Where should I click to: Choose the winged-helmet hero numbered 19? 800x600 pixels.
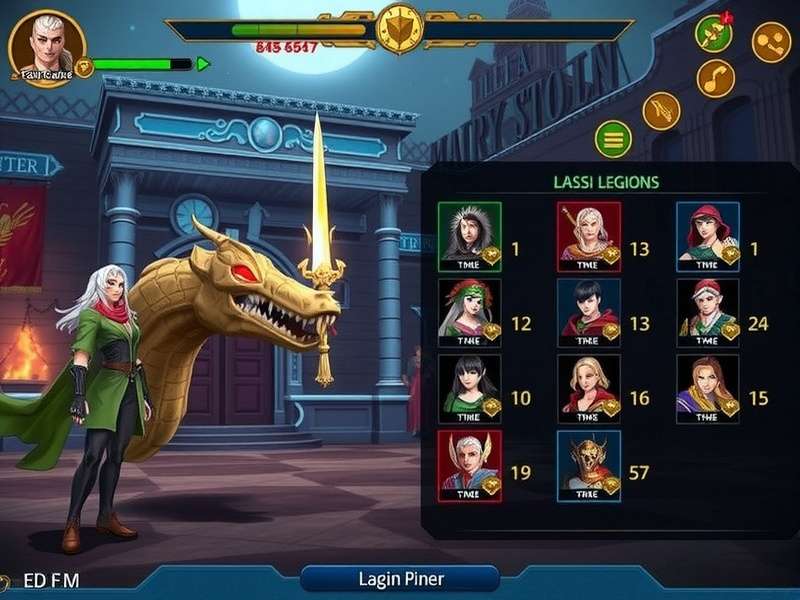point(469,465)
